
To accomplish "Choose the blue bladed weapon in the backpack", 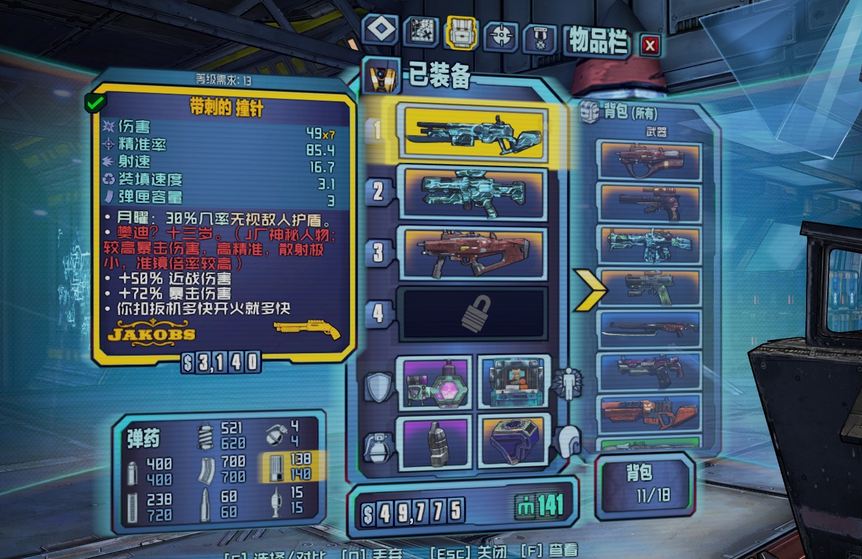I will 649,330.
